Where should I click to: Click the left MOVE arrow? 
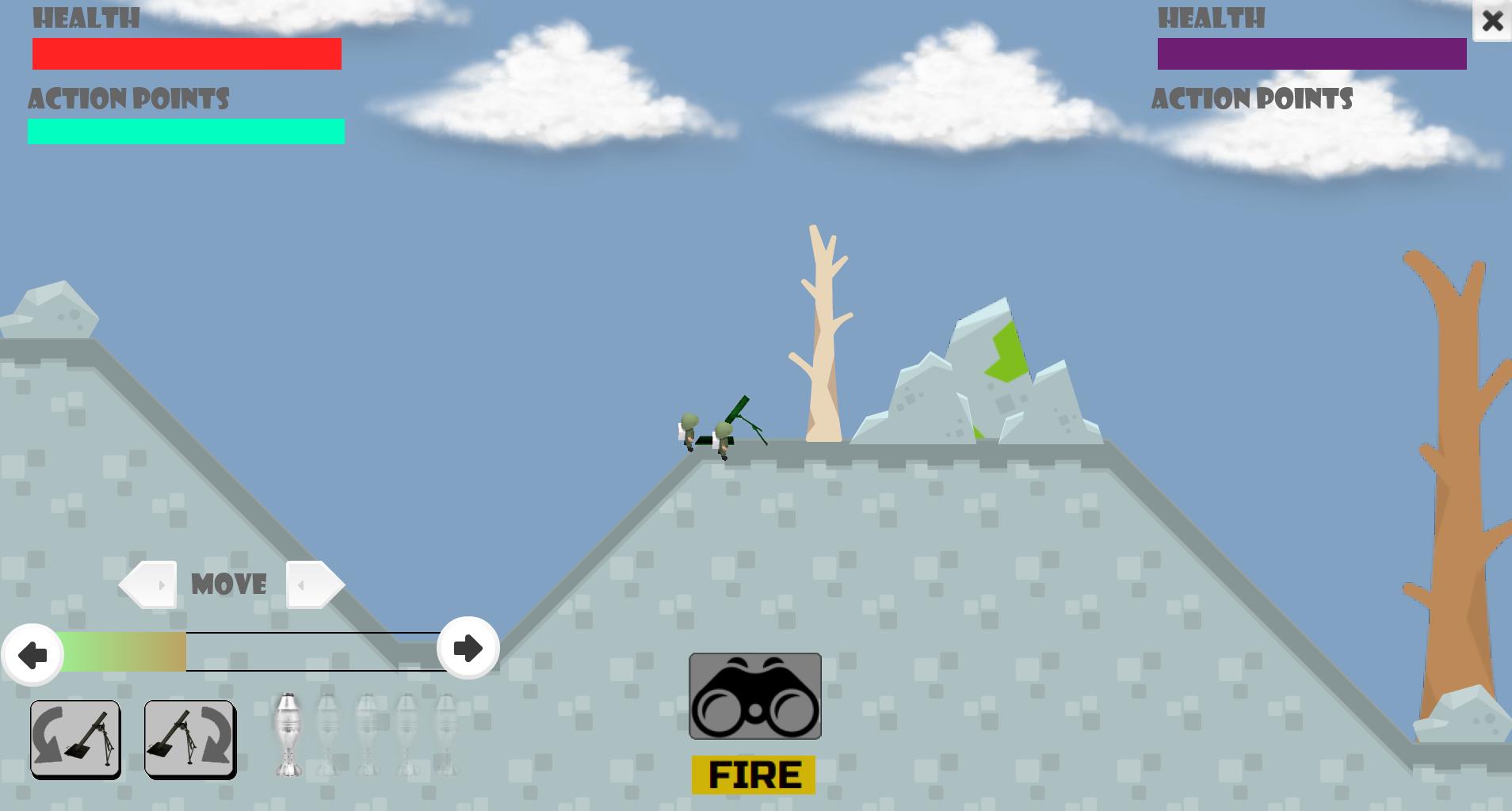(x=147, y=584)
